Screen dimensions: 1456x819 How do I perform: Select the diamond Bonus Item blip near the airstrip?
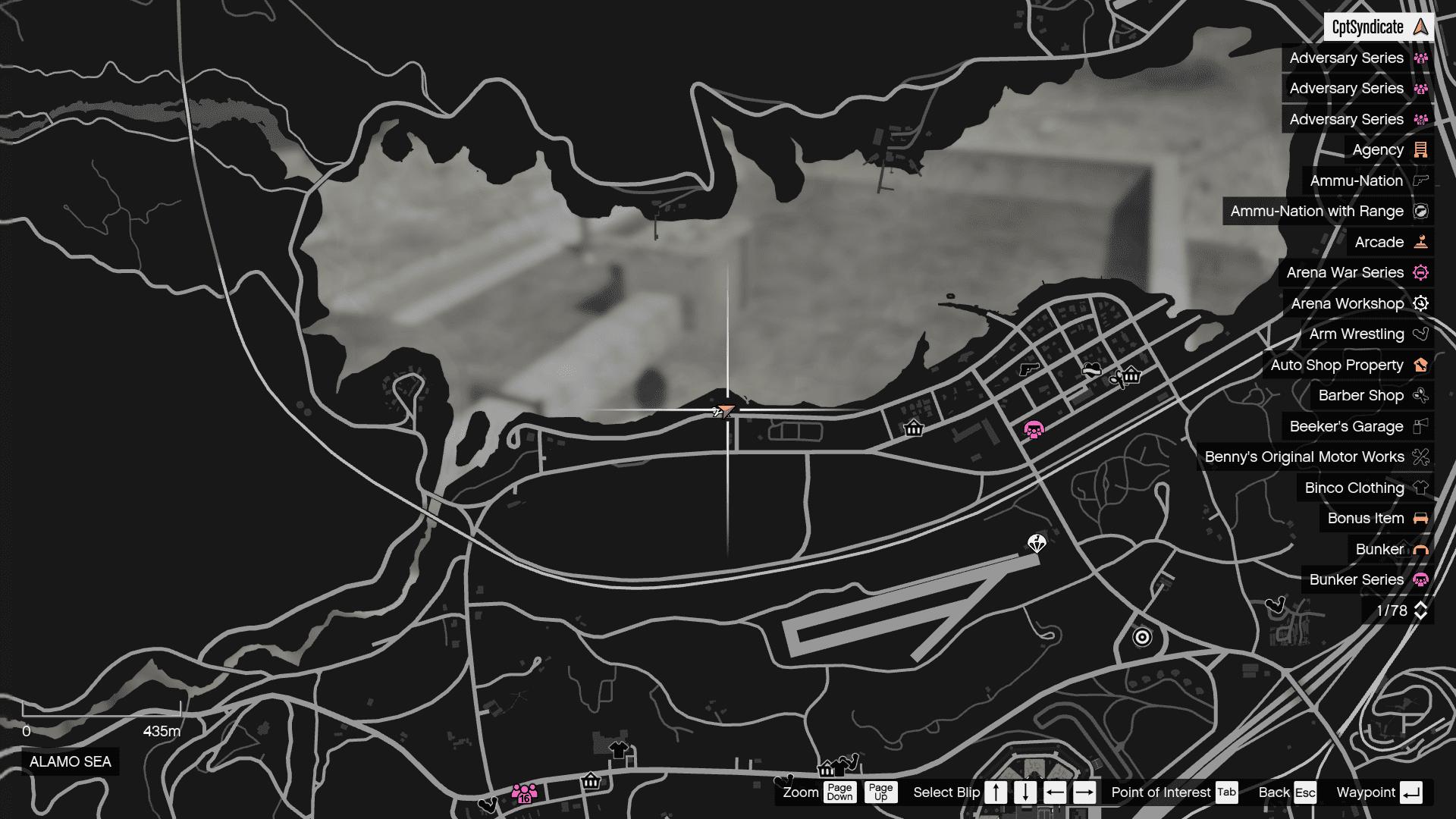pos(1036,543)
